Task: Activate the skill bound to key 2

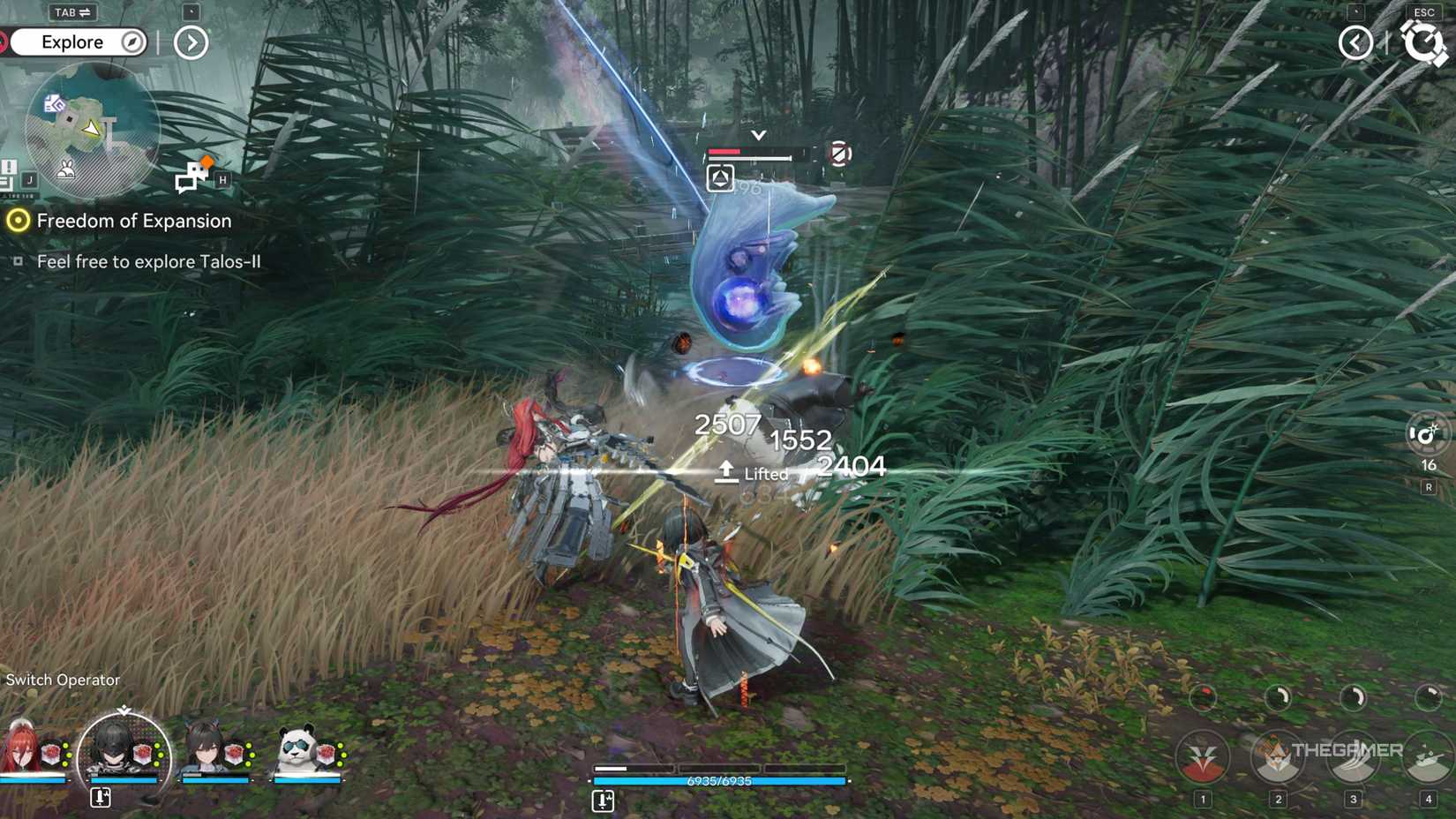Action: coord(1277,757)
